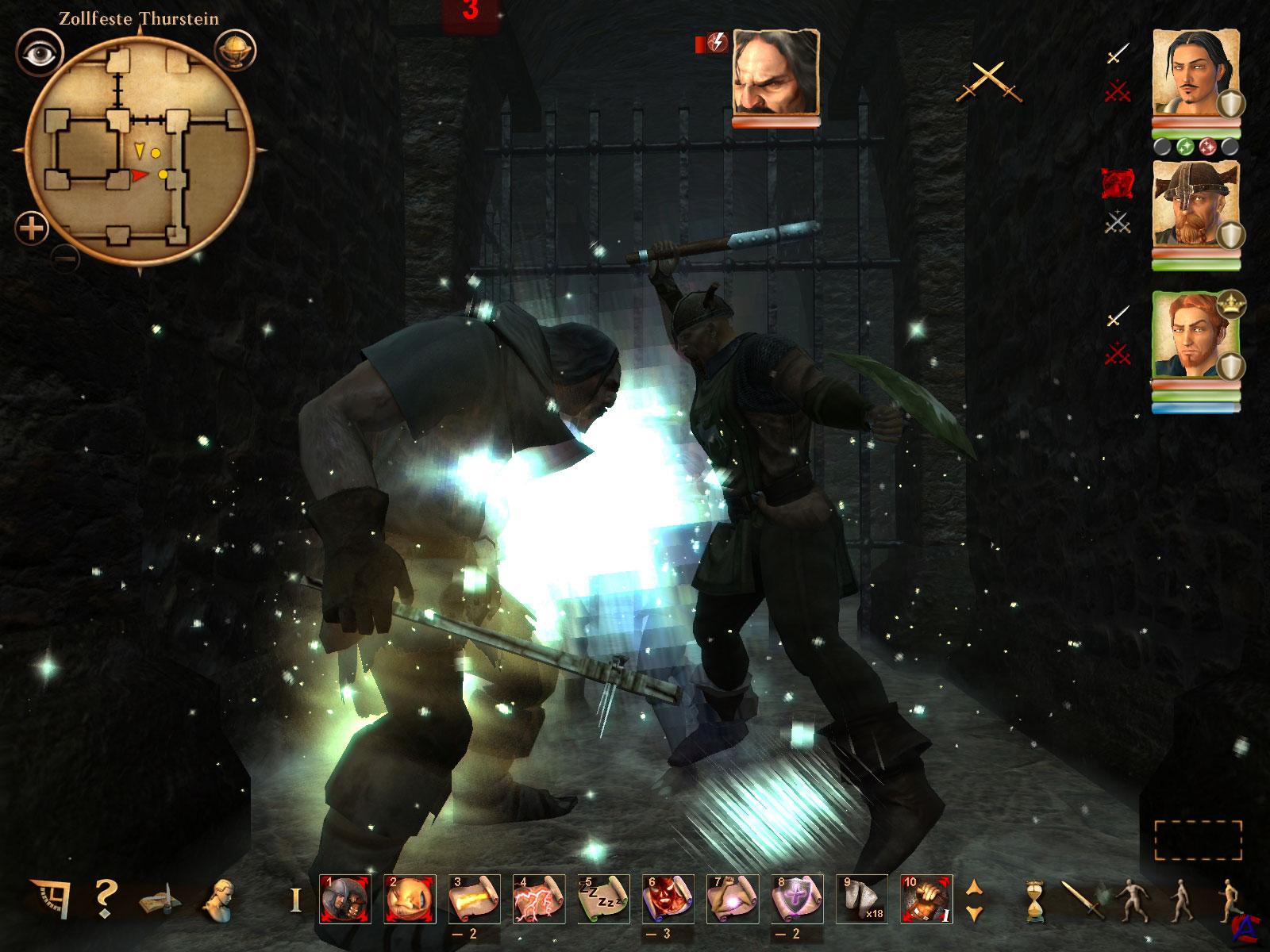Open the Zollfeste Thurstein minimap

point(140,152)
